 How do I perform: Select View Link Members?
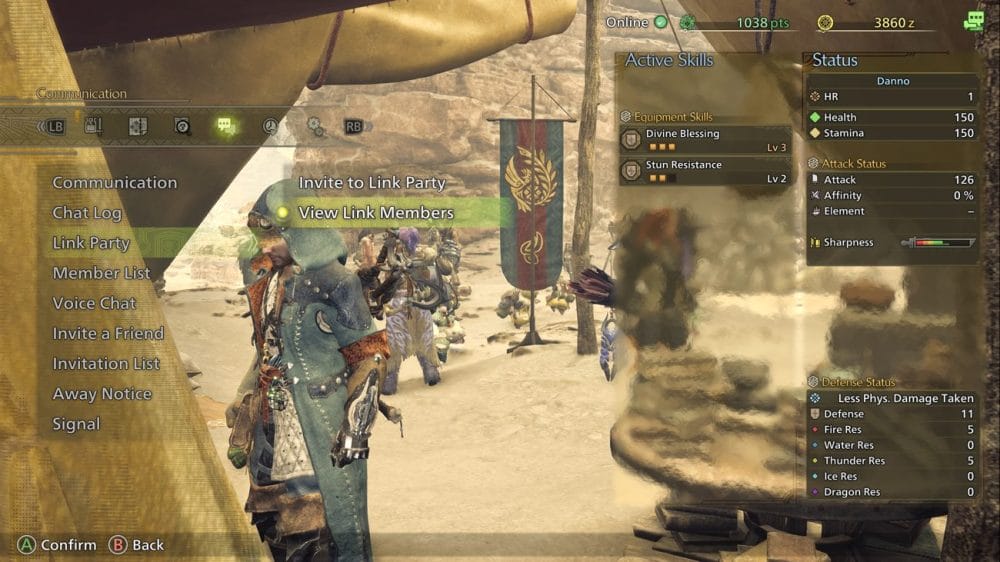(376, 213)
